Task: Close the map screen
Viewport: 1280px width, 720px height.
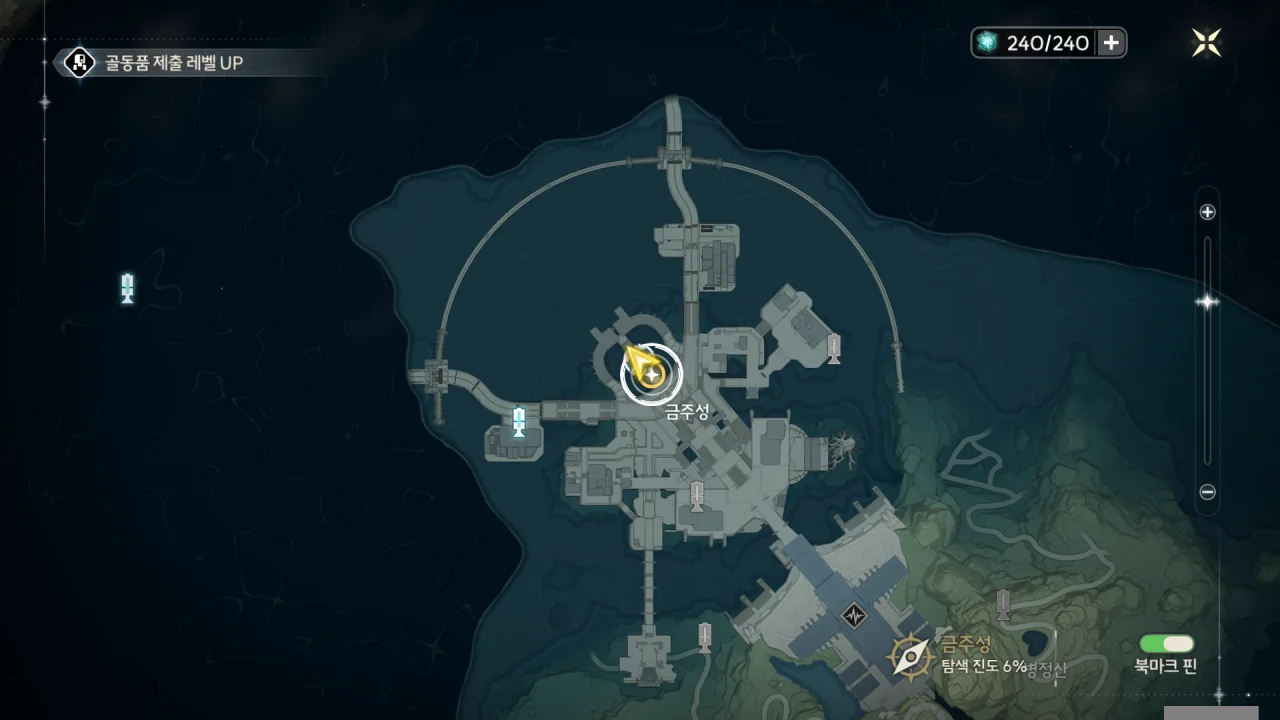Action: (1207, 42)
